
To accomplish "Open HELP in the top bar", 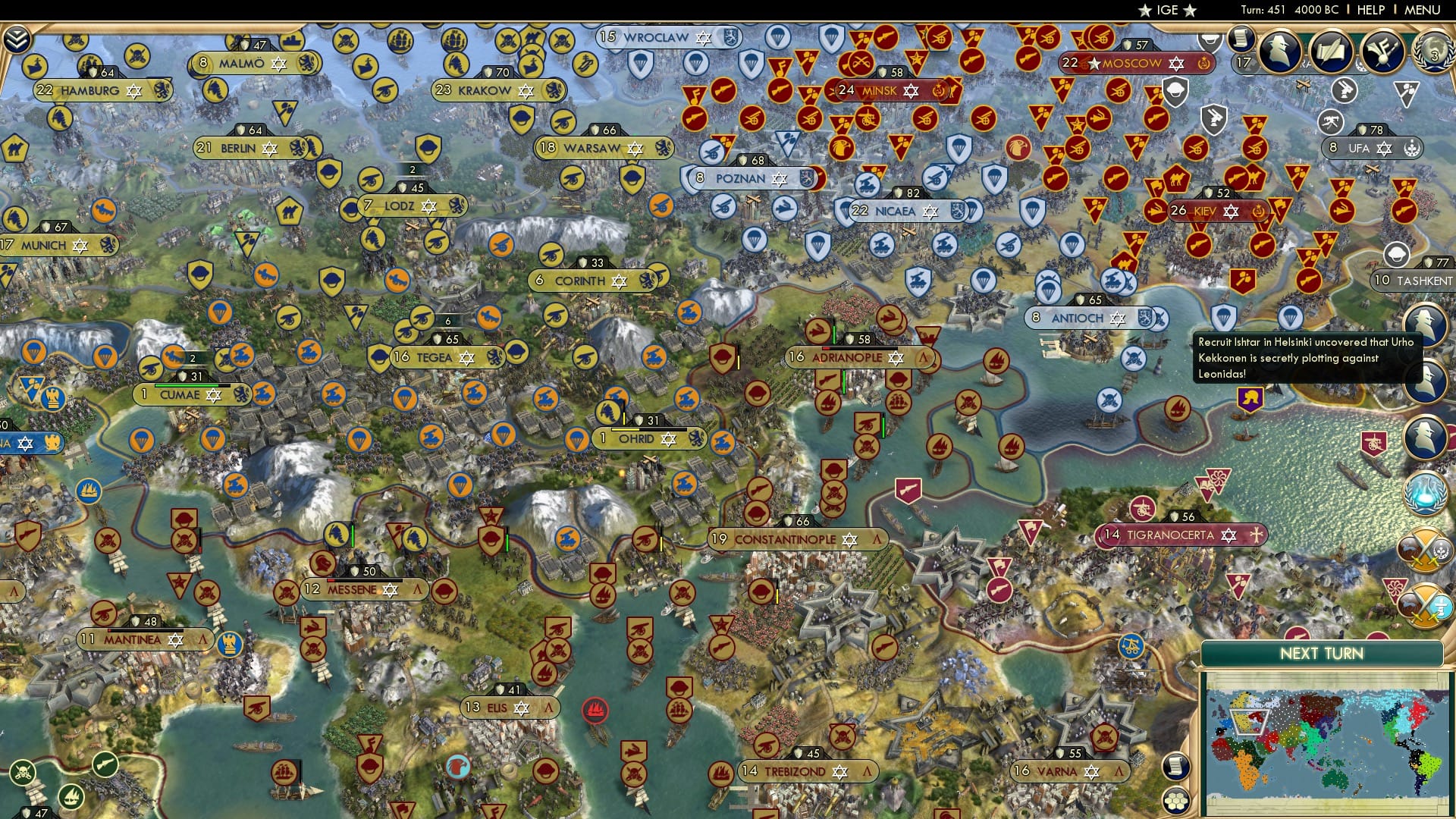I will click(x=1371, y=10).
